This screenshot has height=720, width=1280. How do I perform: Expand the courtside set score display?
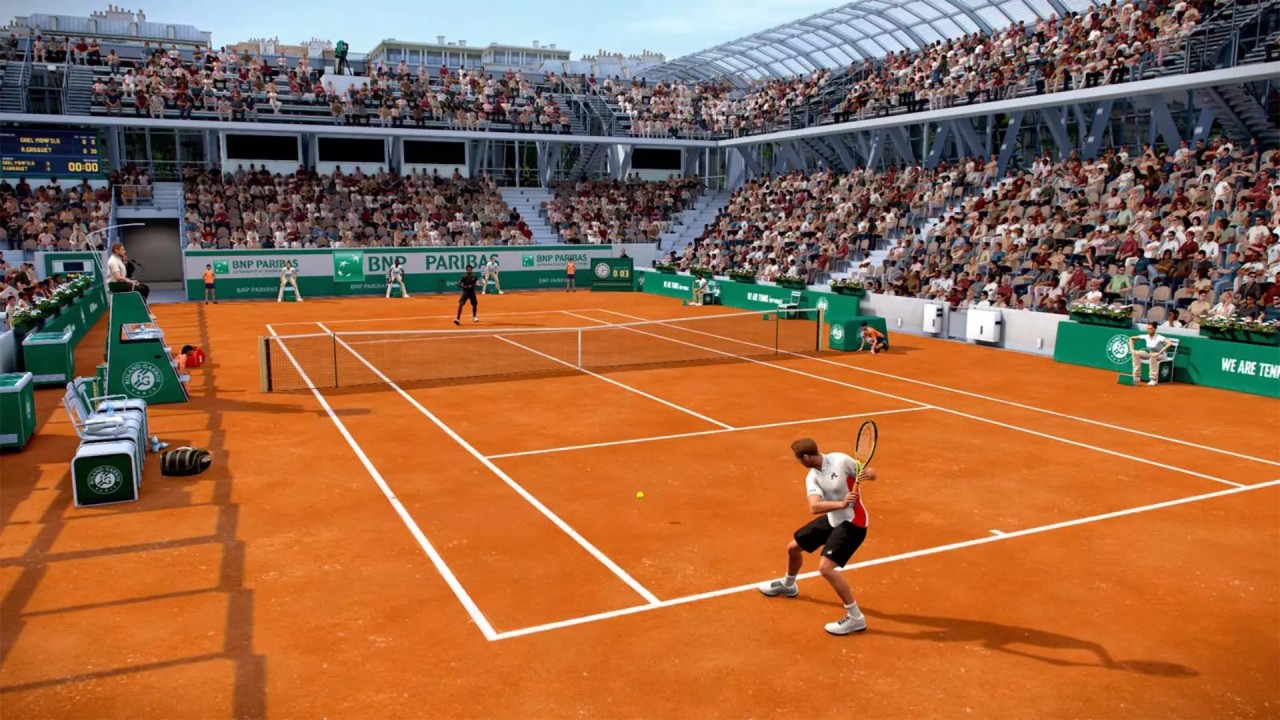[x=622, y=272]
